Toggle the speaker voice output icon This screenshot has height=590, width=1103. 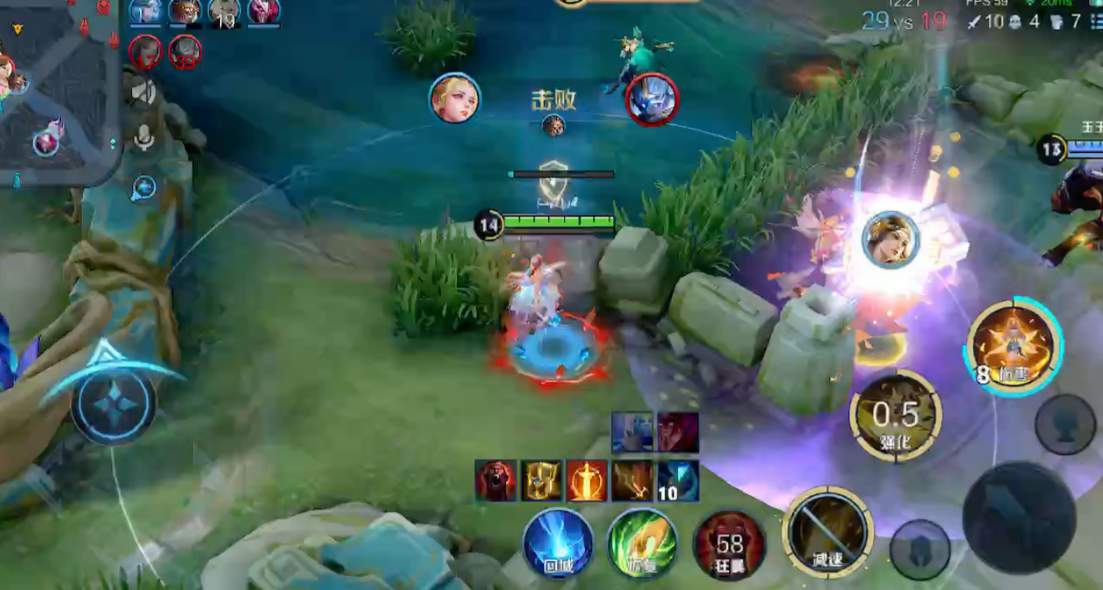pyautogui.click(x=144, y=93)
